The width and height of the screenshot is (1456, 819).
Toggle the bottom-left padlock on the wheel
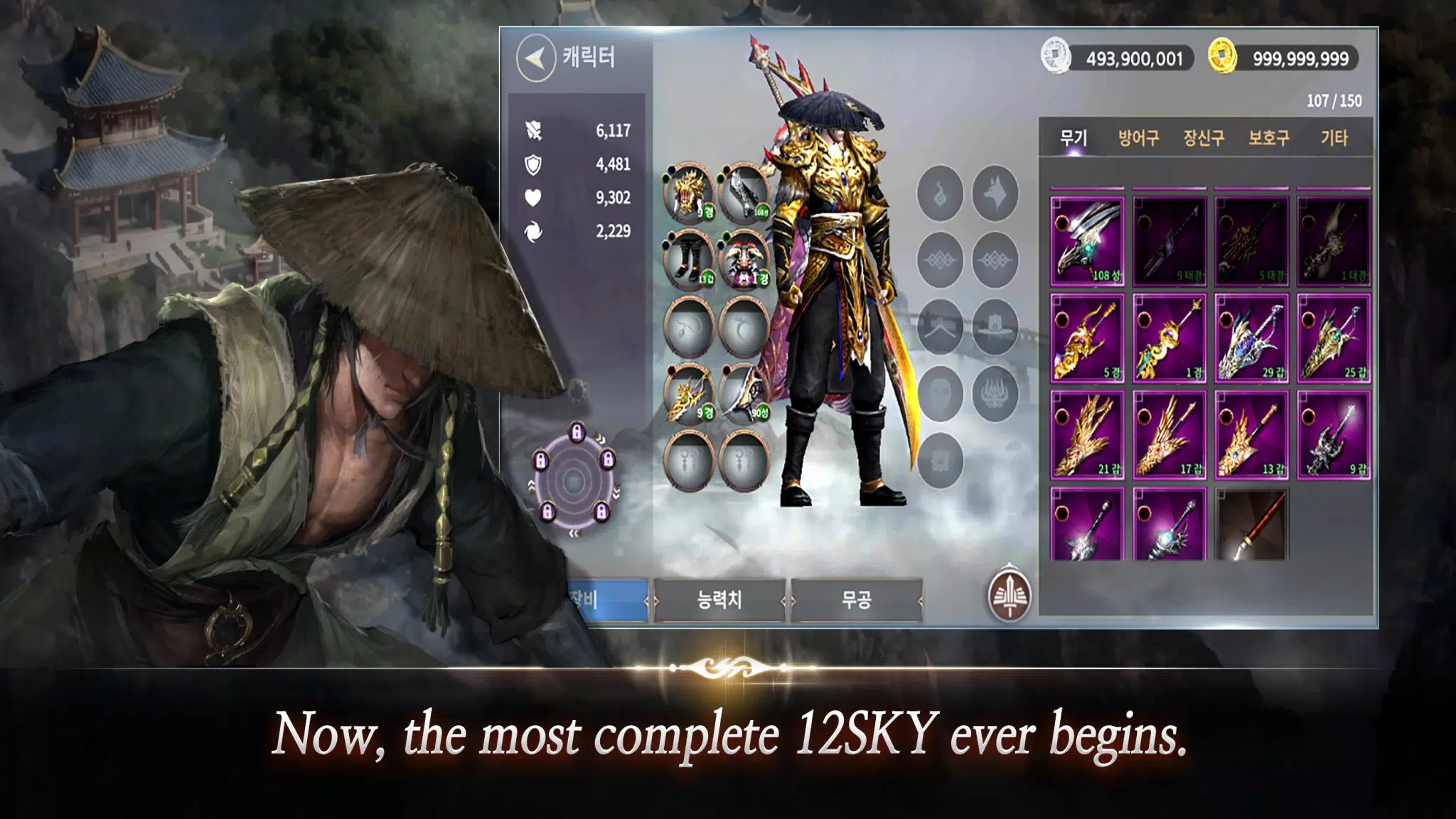tap(548, 512)
